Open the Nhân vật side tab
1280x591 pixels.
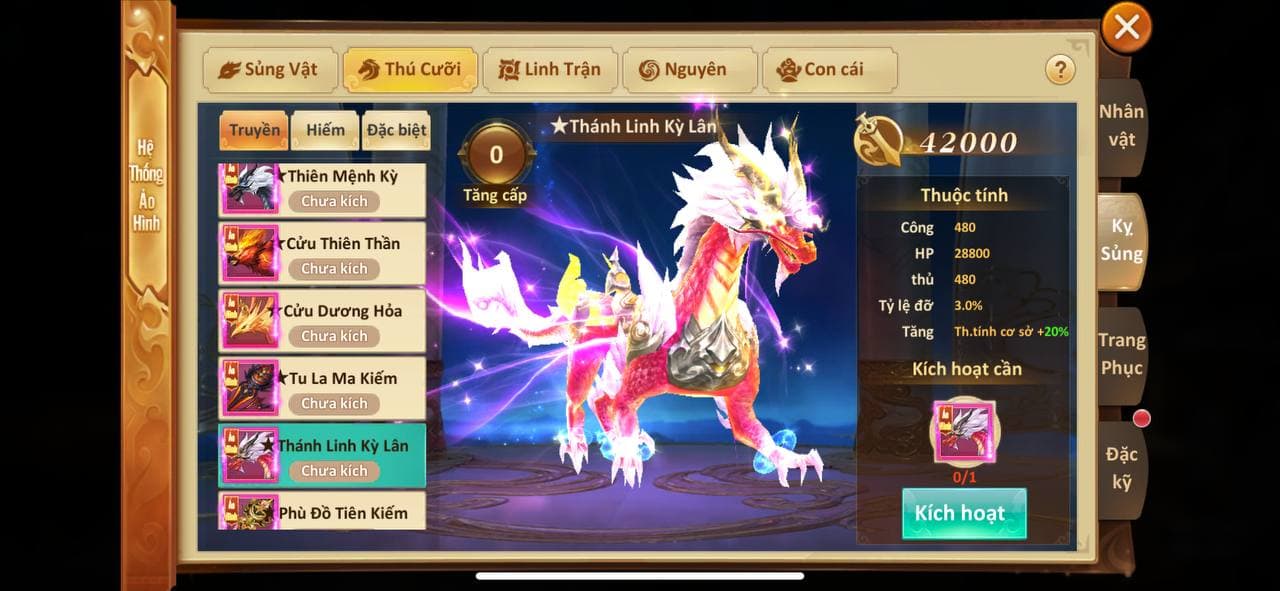click(1121, 126)
